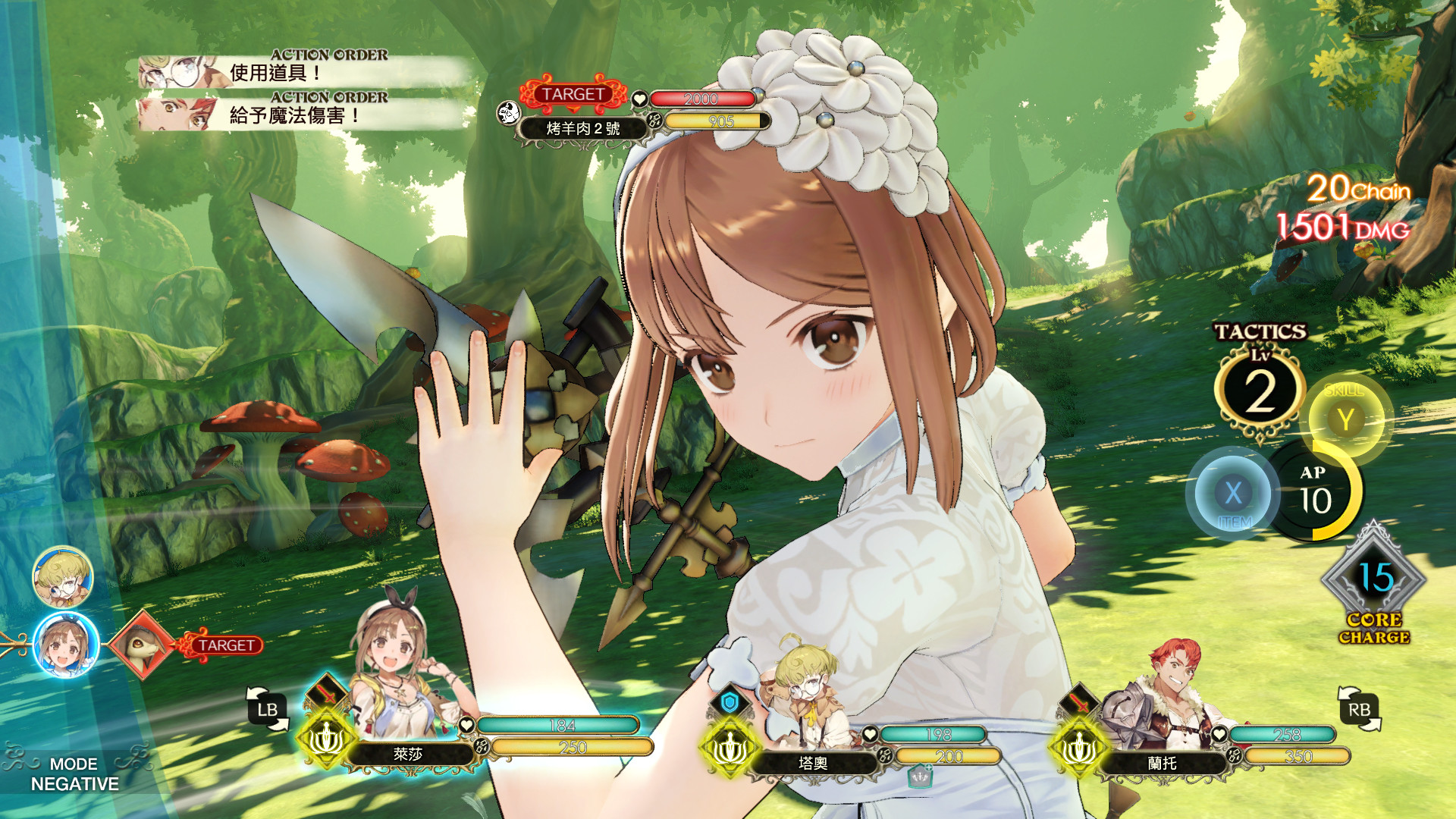The image size is (1456, 819).
Task: Select 給予魔法傷害 action order banner
Action: coord(303,115)
